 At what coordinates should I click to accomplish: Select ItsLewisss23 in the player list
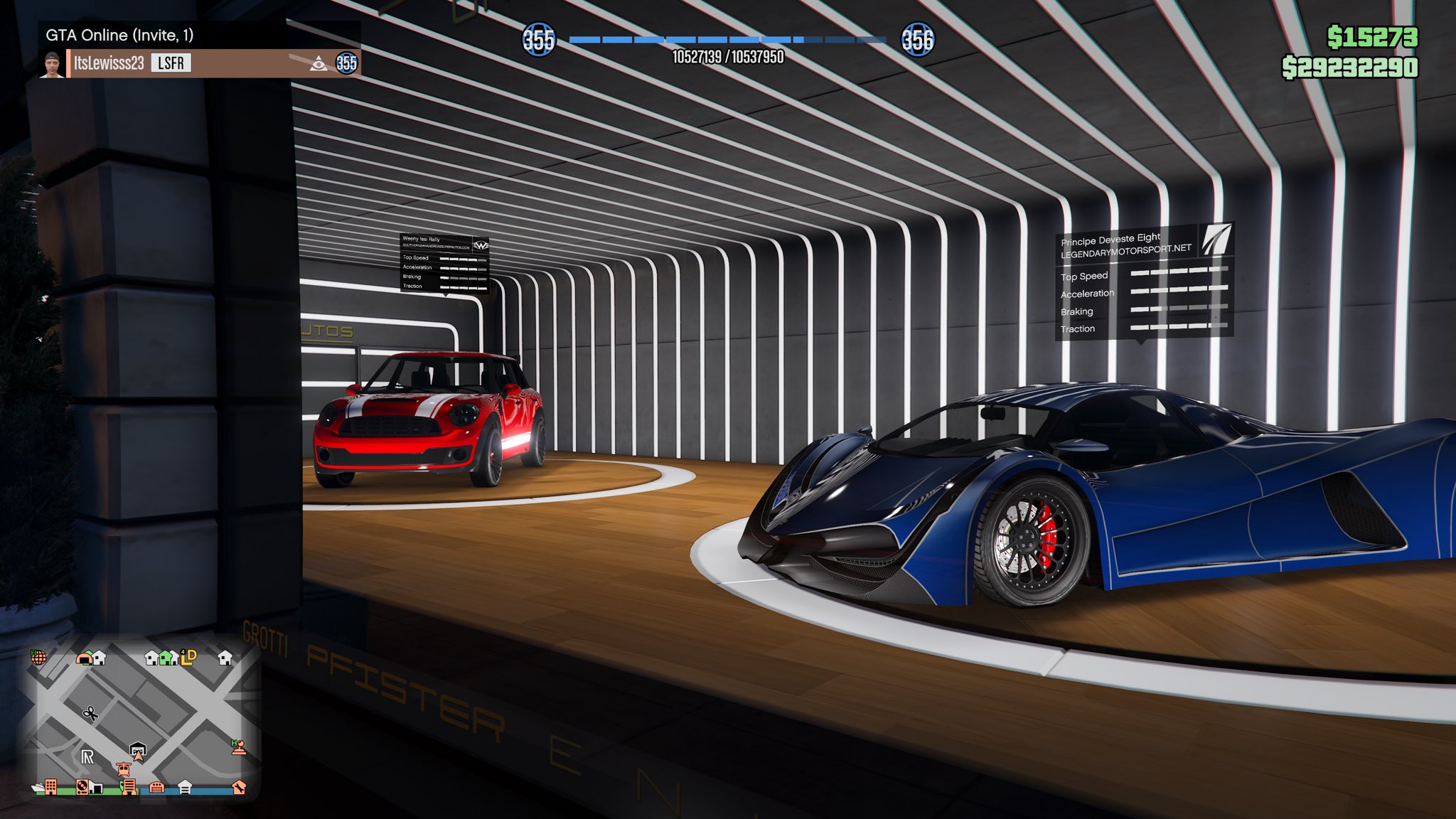click(x=109, y=63)
